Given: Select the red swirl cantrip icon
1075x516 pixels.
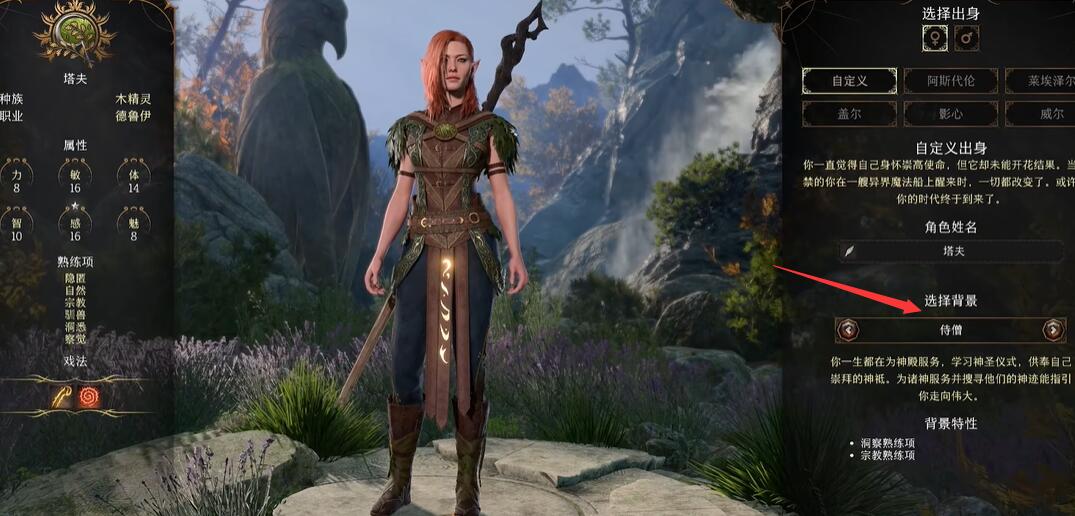Looking at the screenshot, I should 90,396.
